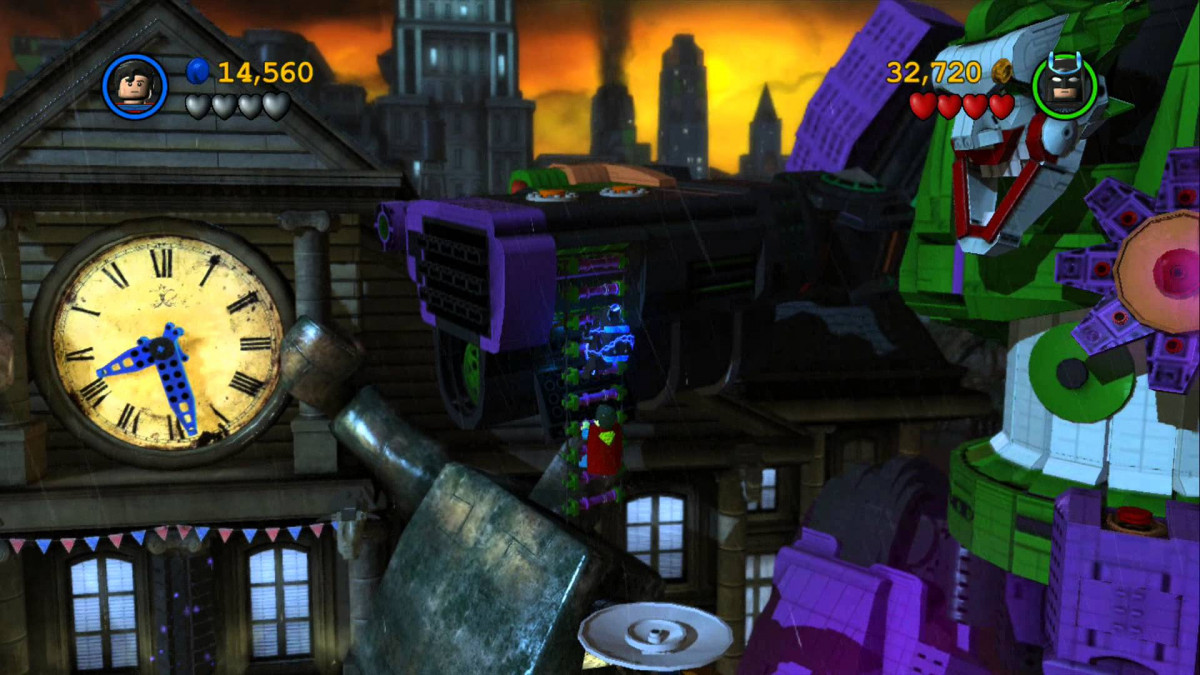This screenshot has height=675, width=1200.
Task: Select the Batman character portrait
Action: point(1064,86)
